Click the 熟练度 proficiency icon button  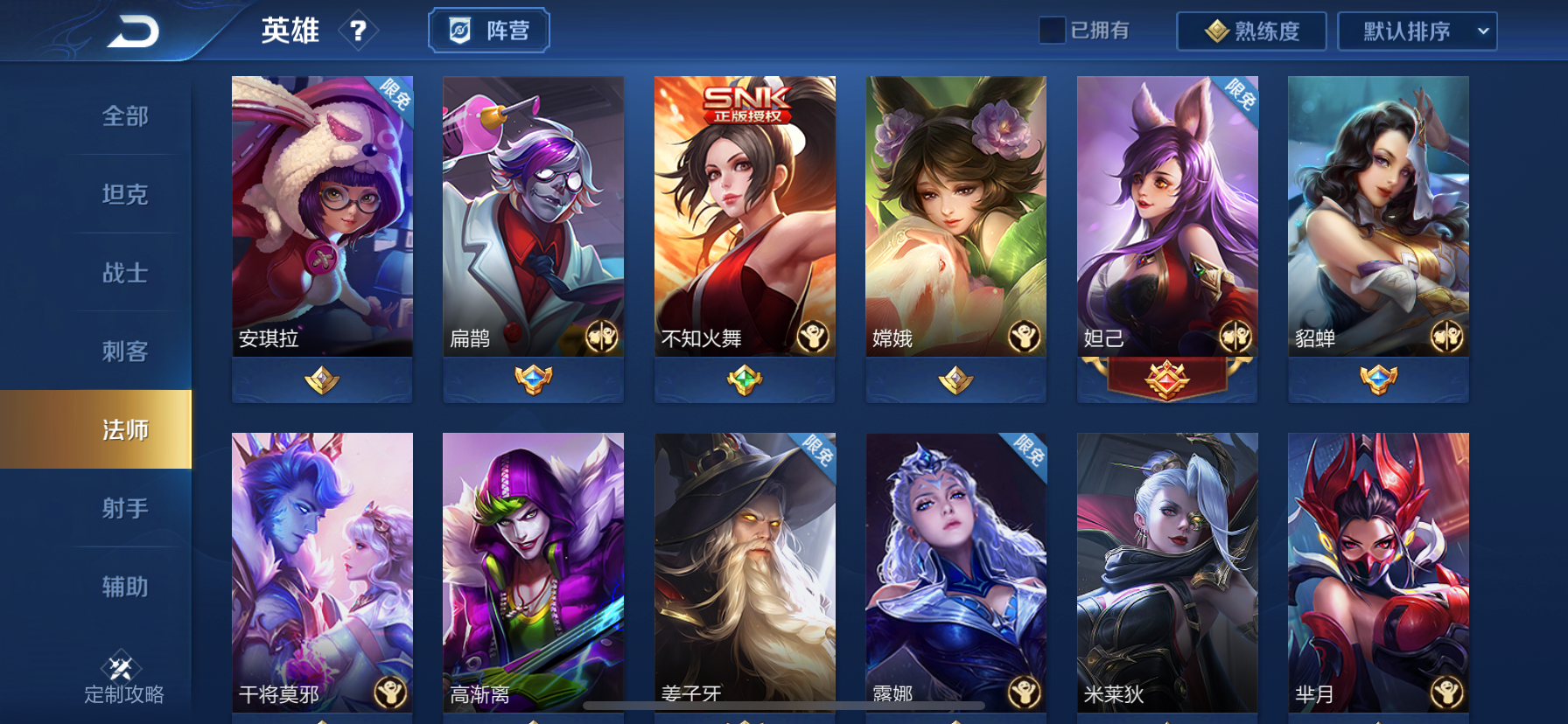1219,31
